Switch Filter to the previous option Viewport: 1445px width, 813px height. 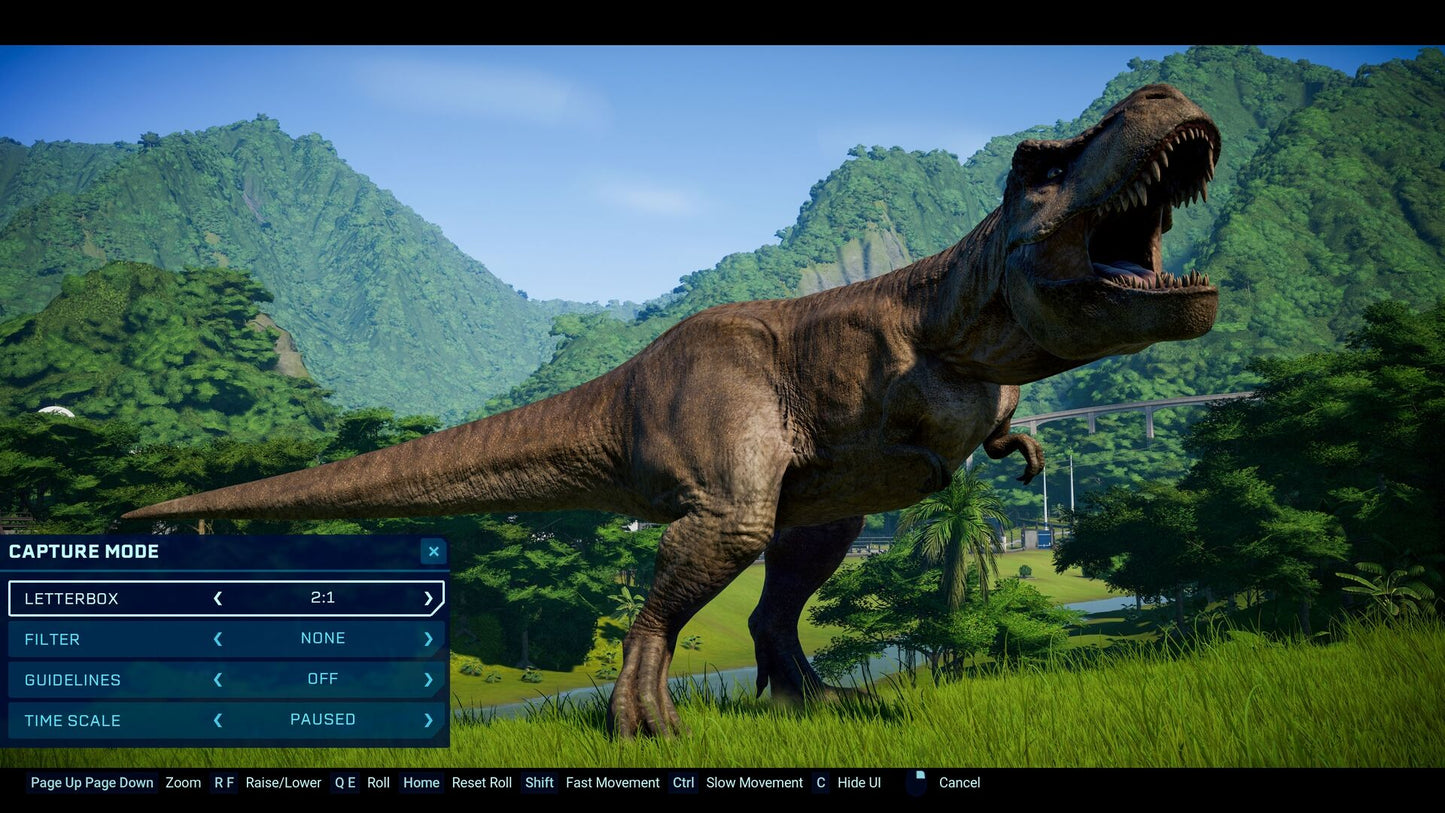point(218,639)
